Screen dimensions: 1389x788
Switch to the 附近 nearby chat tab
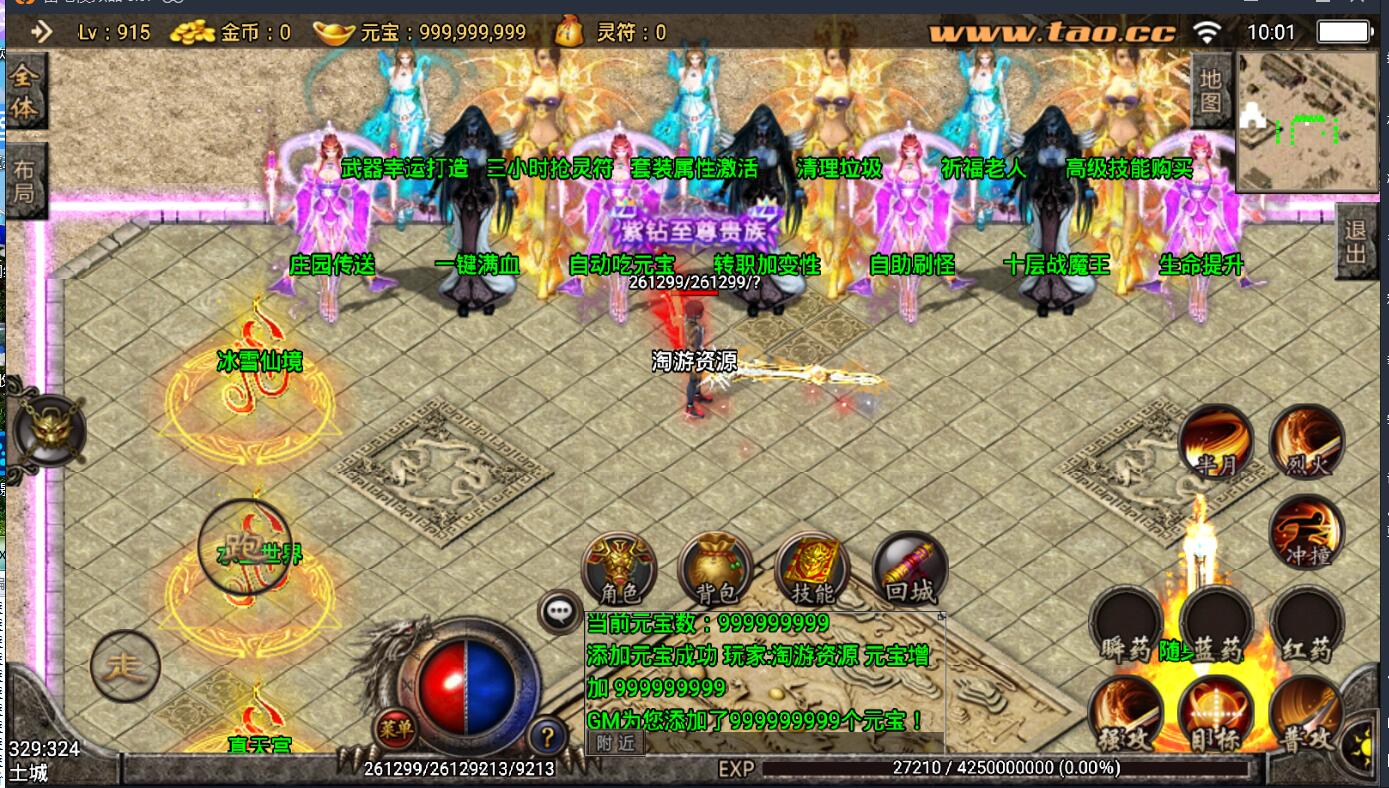615,742
